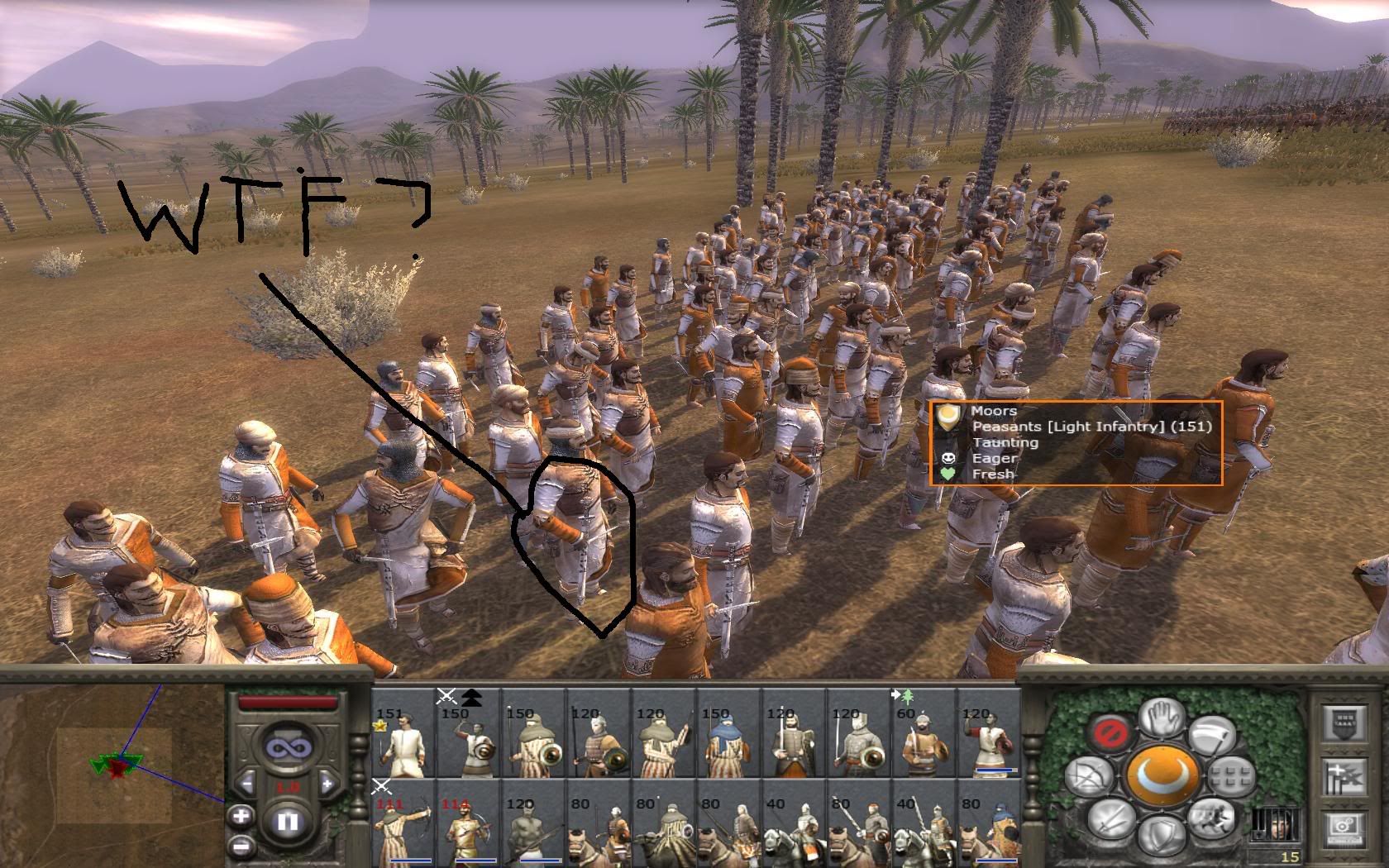Decrease the battle game speed
Screen dimensions: 1389x868
coord(246,783)
